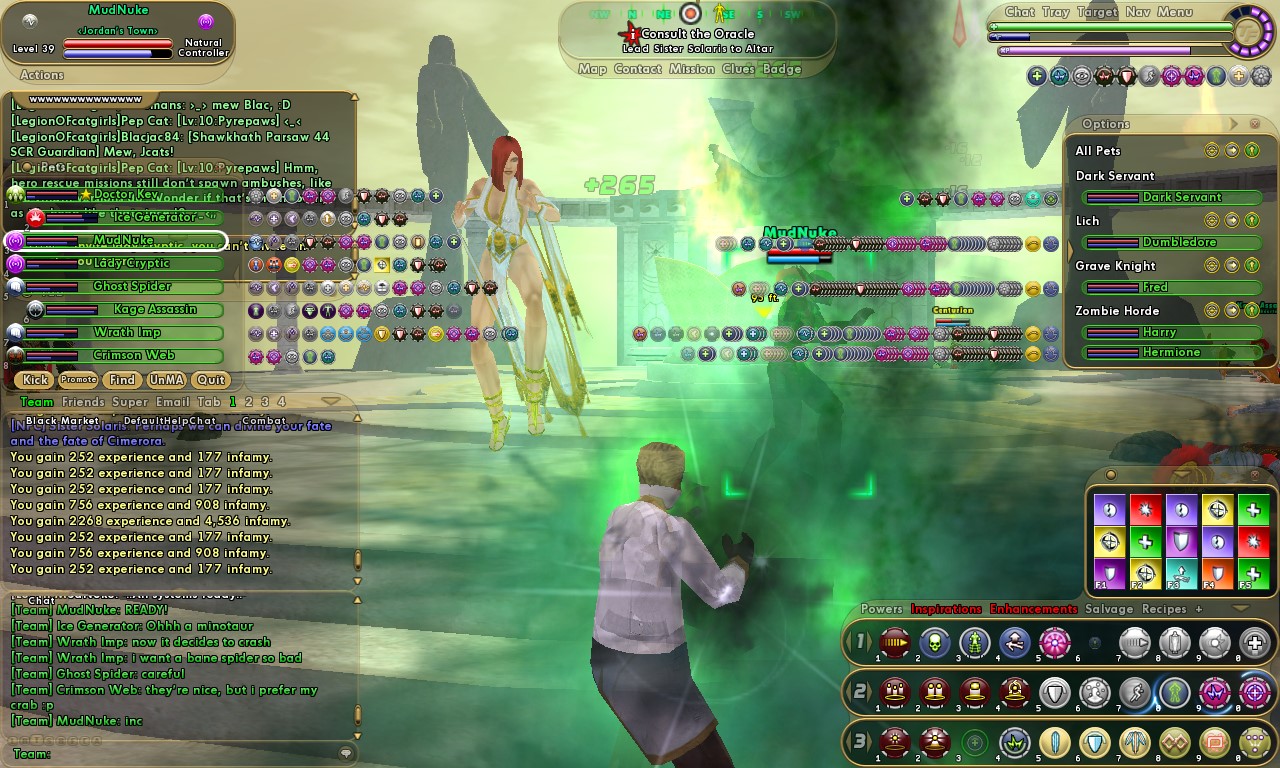This screenshot has height=768, width=1280.
Task: Show the Clues list
Action: click(x=738, y=69)
